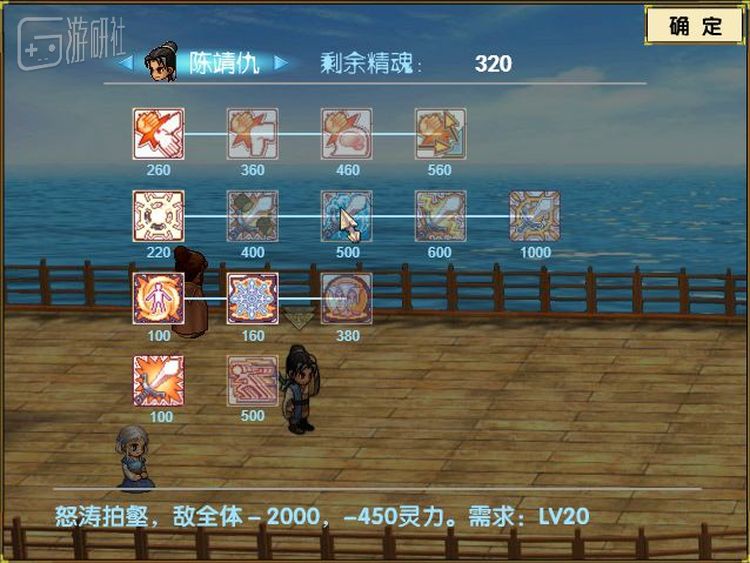This screenshot has width=750, height=563.
Task: Select the skill costing 400
Action: point(252,216)
